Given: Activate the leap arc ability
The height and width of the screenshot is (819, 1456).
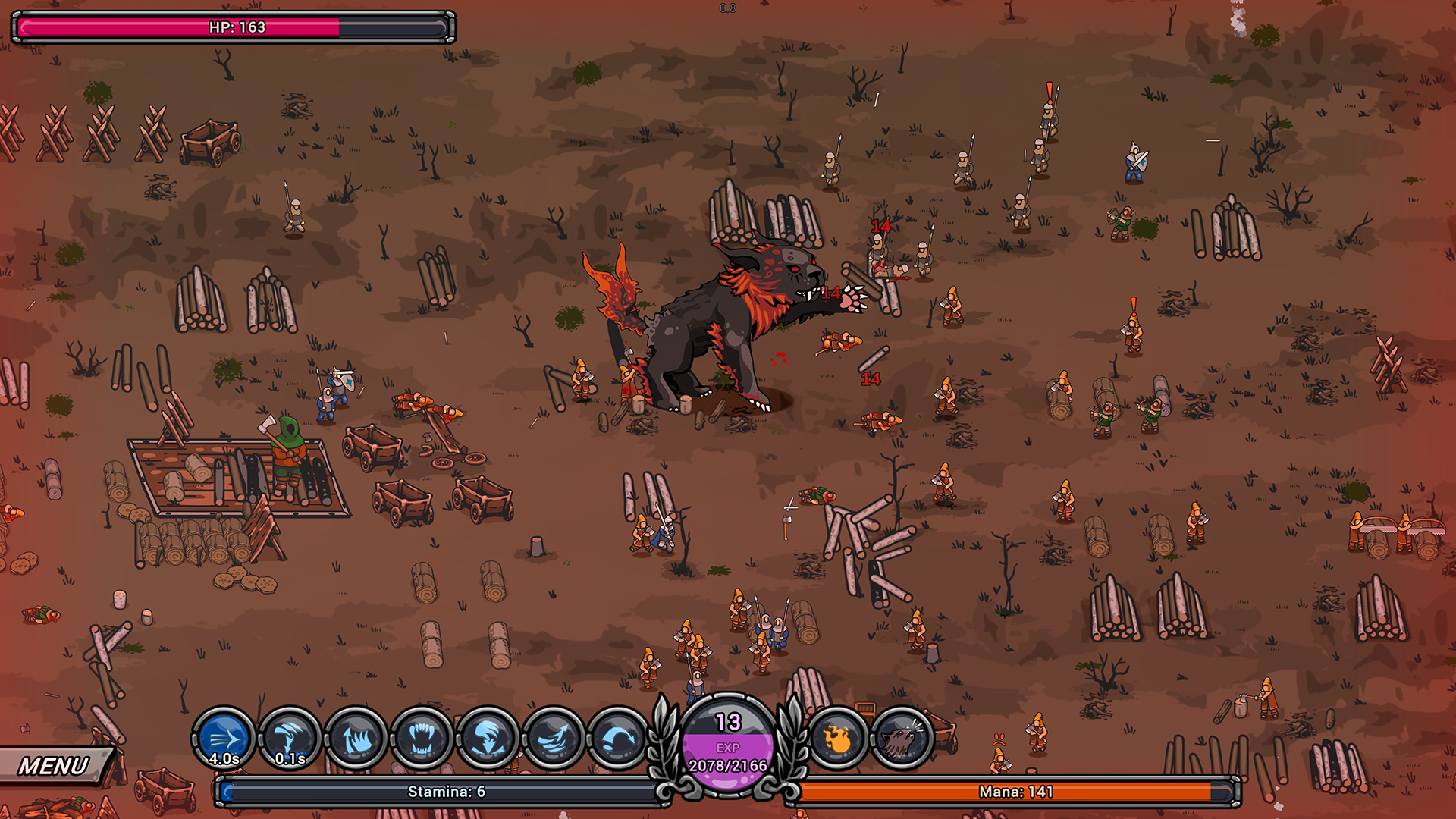Looking at the screenshot, I should 619,739.
